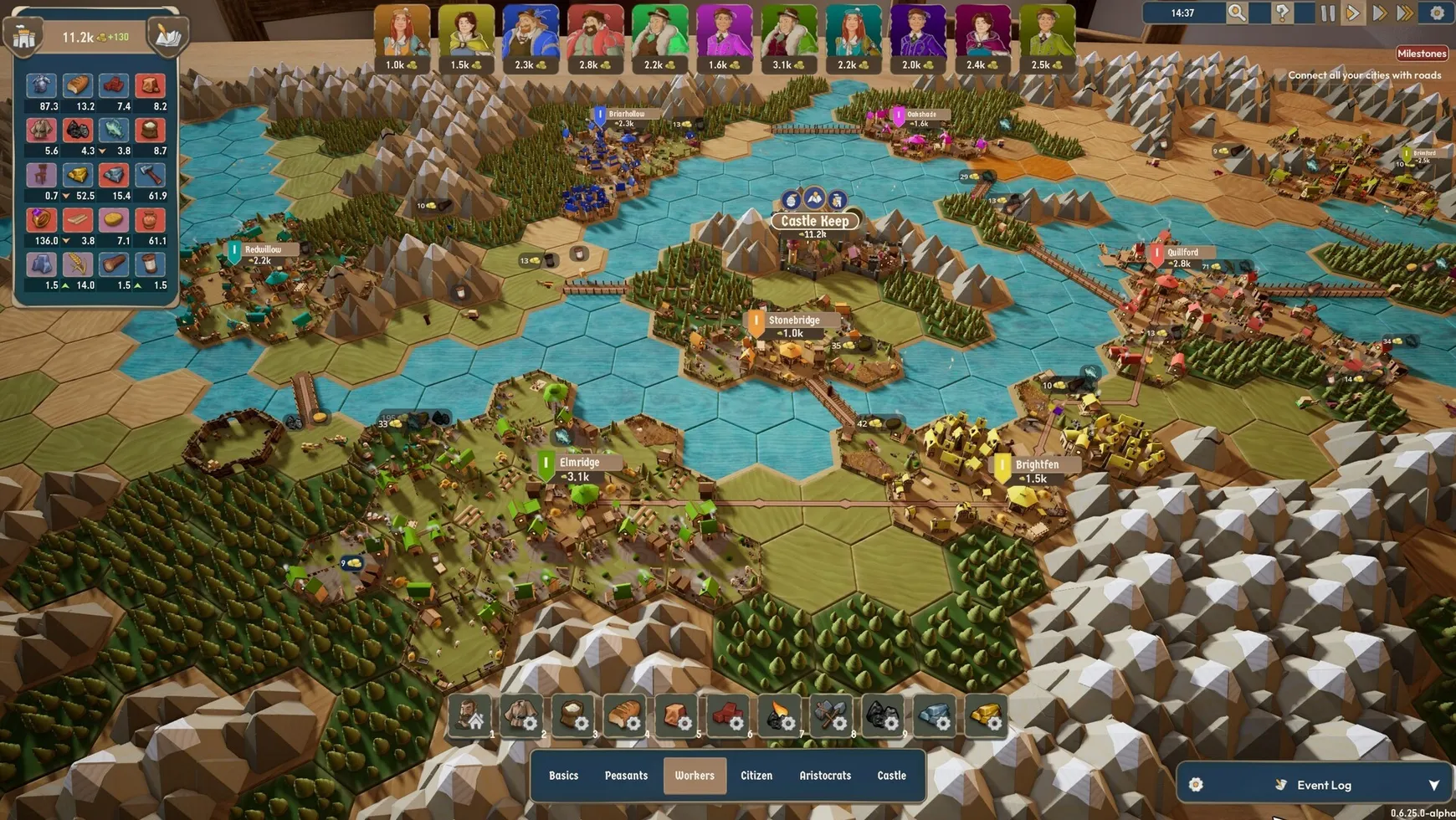Open the quill and book journal icon

[x=167, y=37]
